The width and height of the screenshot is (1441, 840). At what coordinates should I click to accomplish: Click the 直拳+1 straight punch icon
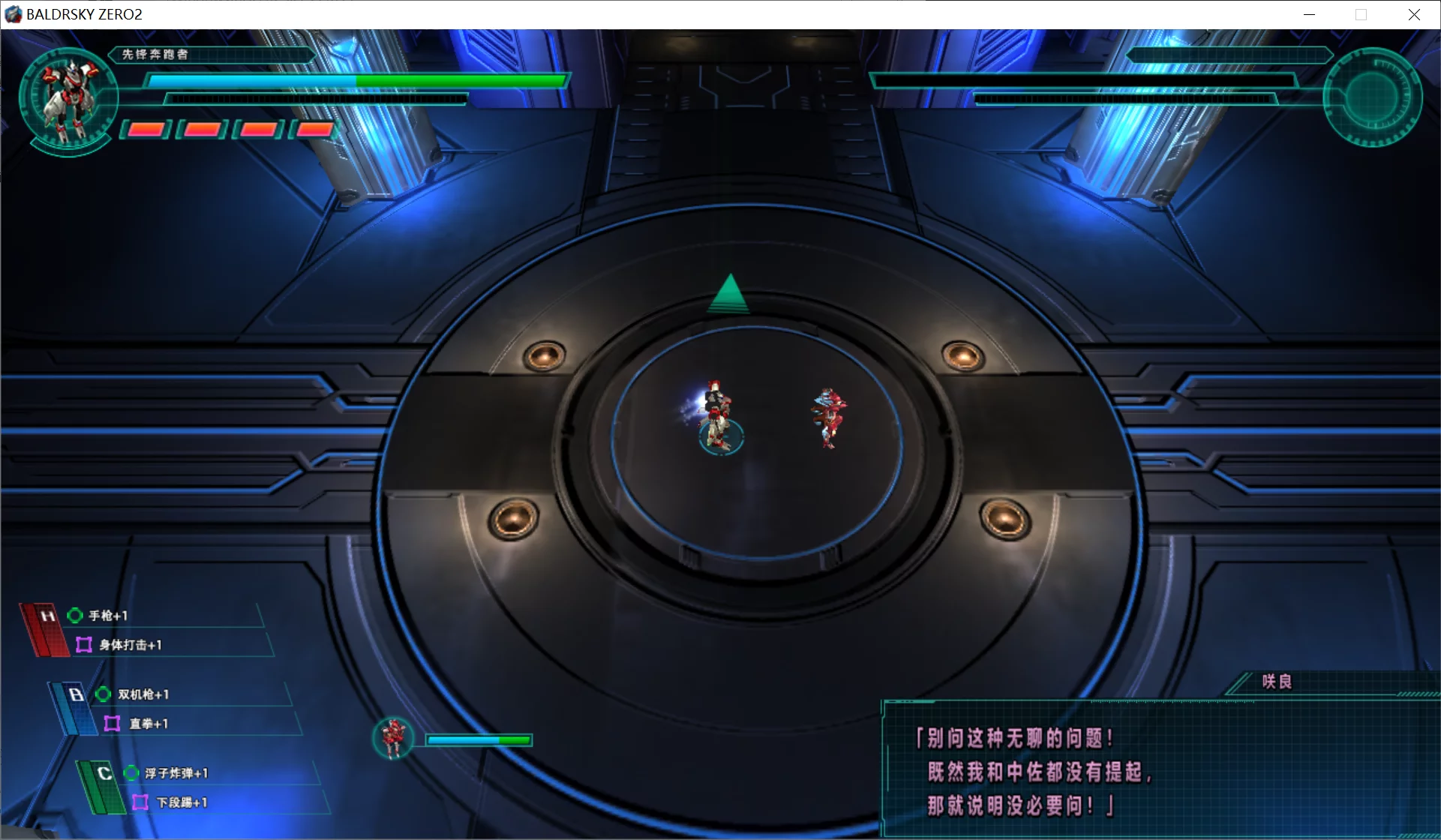[113, 724]
